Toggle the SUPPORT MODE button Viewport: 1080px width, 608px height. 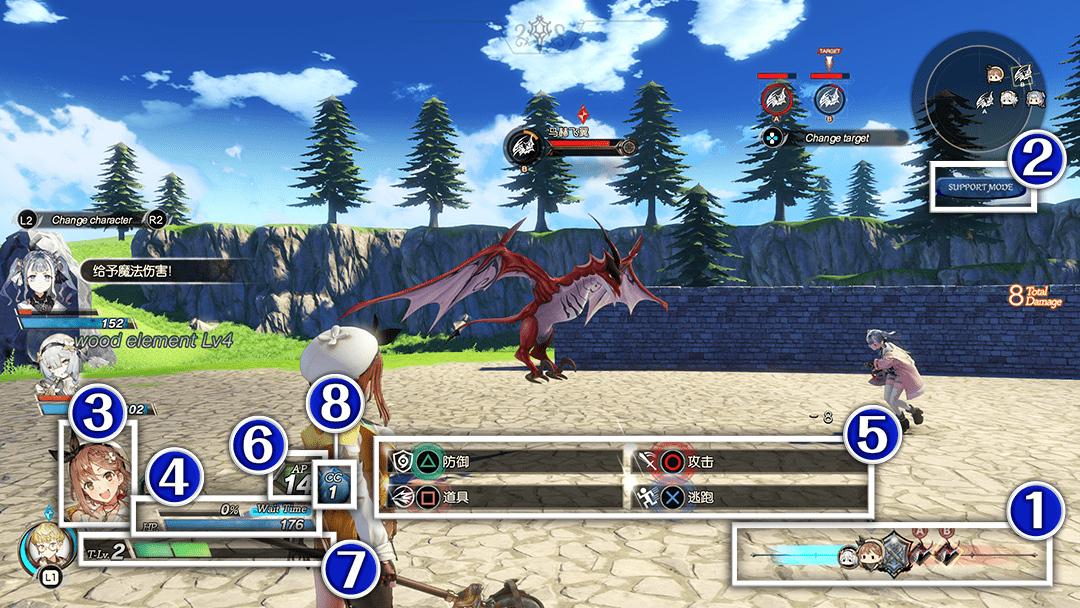pos(982,188)
